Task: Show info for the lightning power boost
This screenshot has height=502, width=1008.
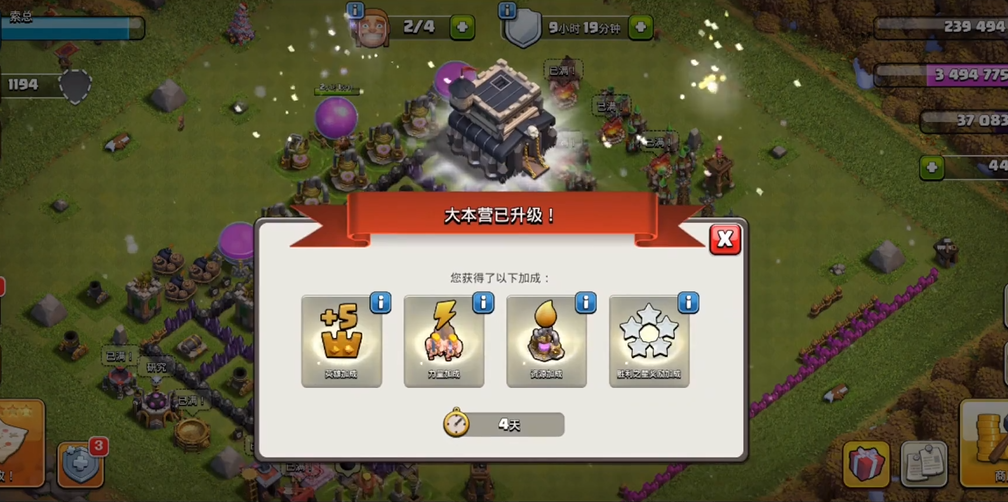Action: tap(483, 302)
